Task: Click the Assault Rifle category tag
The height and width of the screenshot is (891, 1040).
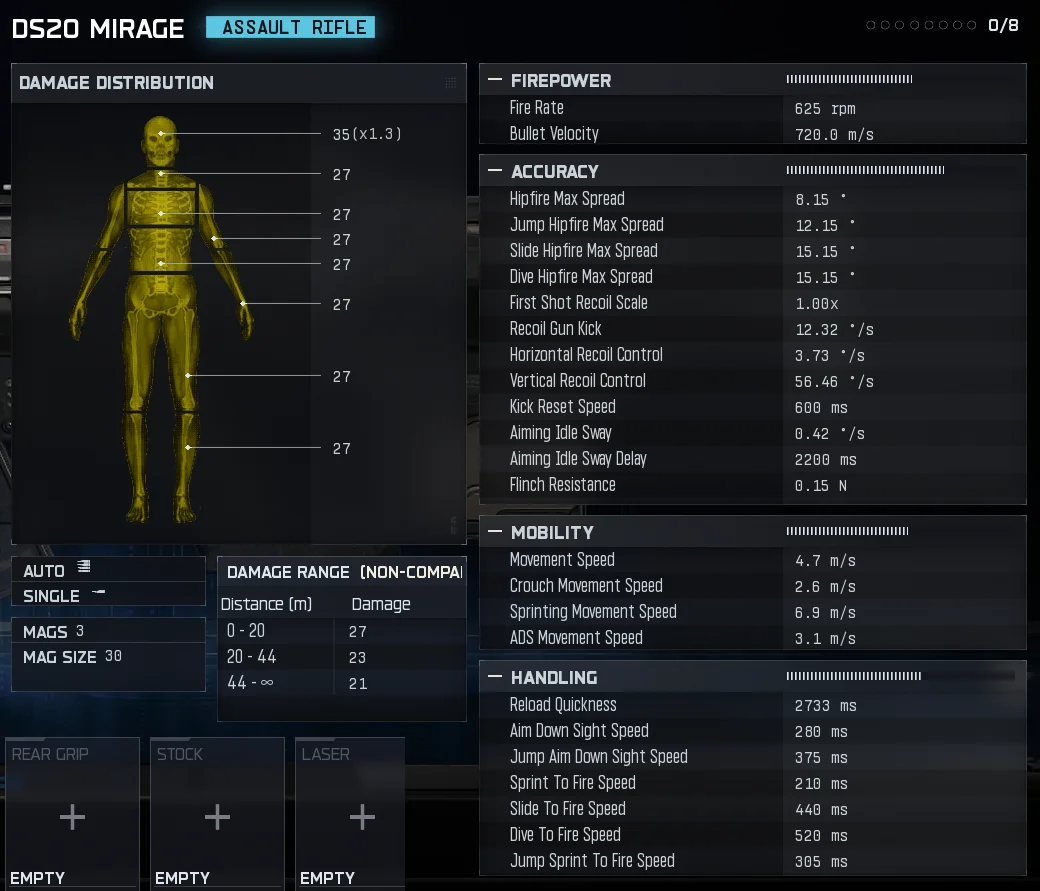Action: click(x=290, y=28)
